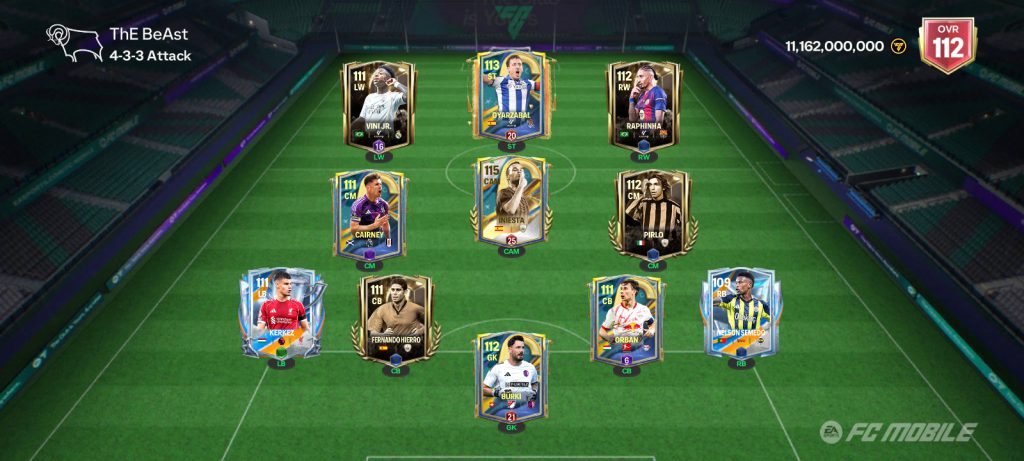1024x461 pixels.
Task: Open the 4-3-3 Attack formation label
Action: click(150, 56)
